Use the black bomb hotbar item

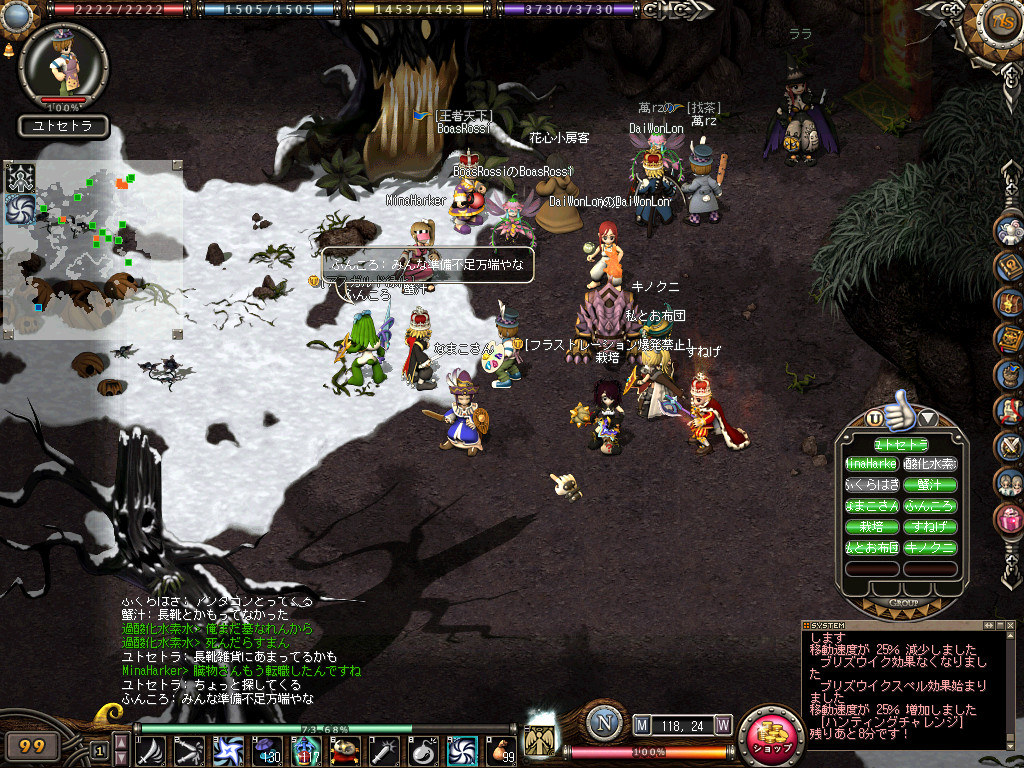[422, 750]
